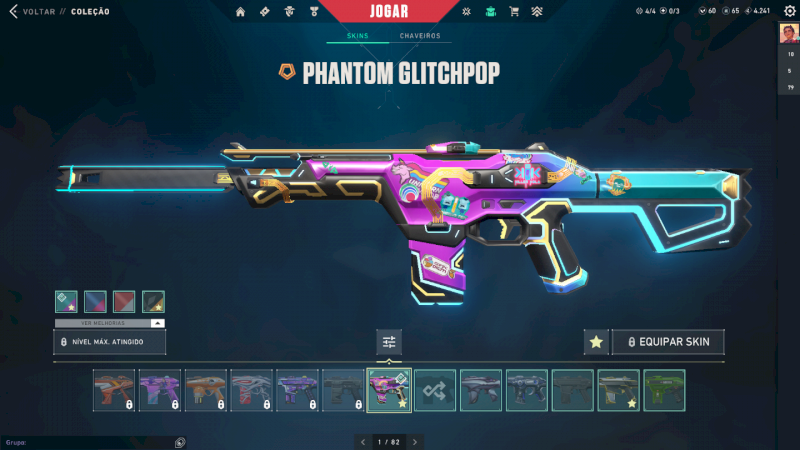Screen dimensions: 800x450
Task: Choose the blue color variant swatch
Action: pos(95,302)
